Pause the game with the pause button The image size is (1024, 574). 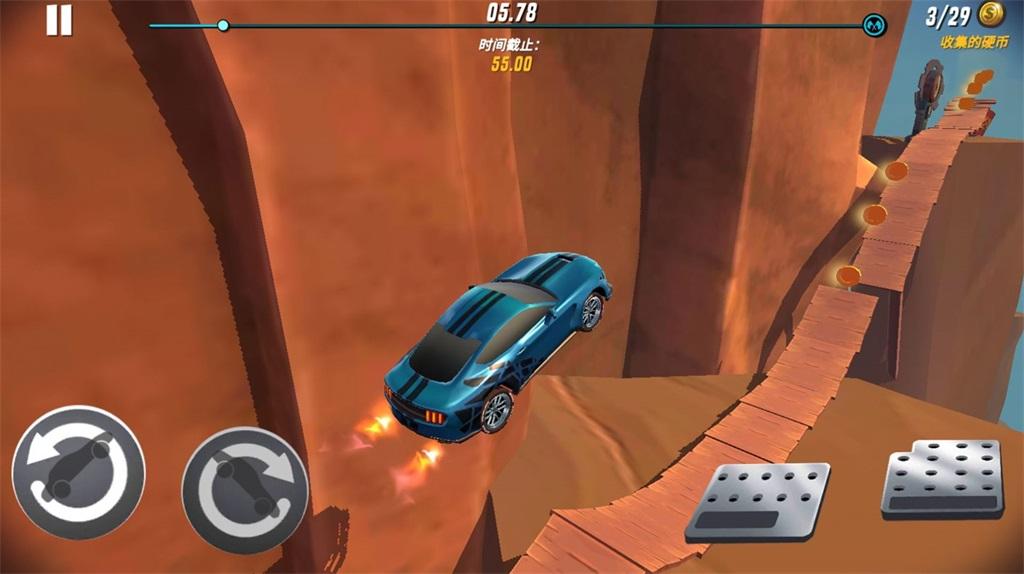(x=59, y=20)
